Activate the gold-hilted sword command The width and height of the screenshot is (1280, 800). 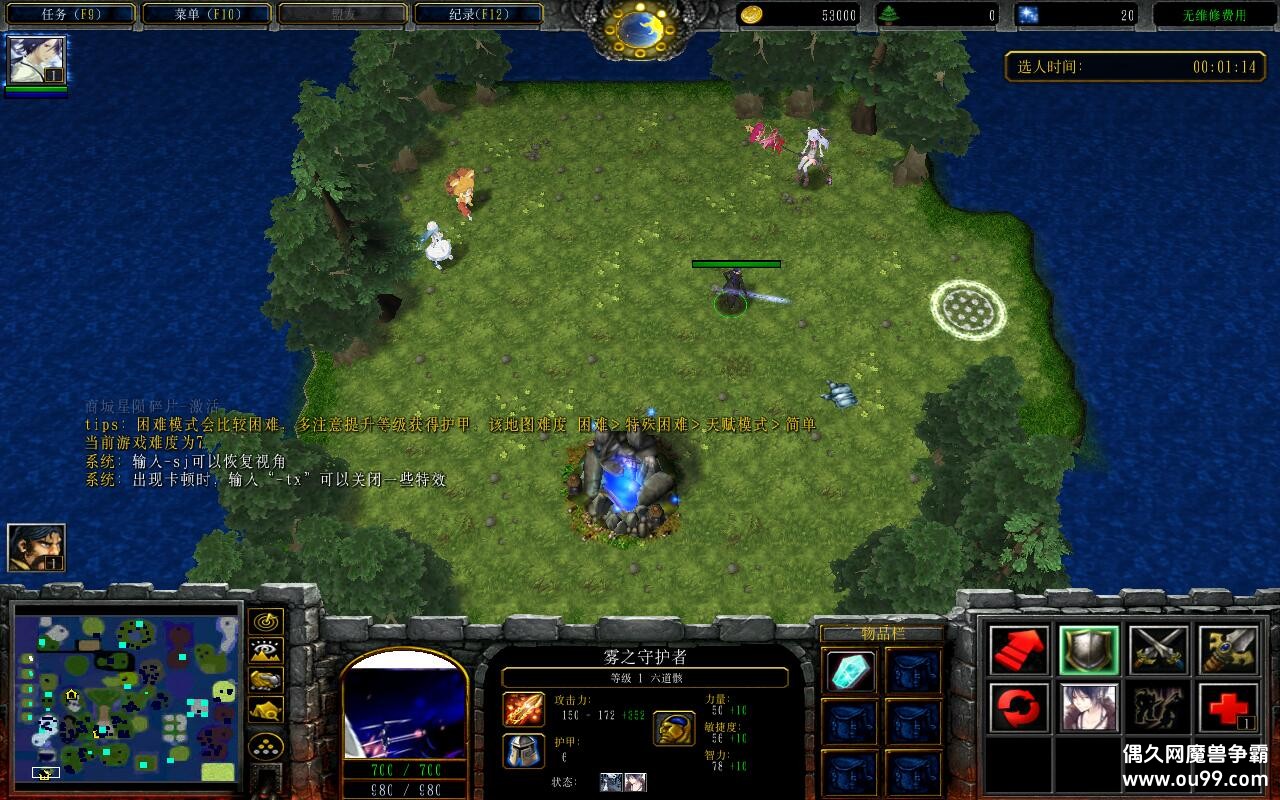coord(1228,650)
